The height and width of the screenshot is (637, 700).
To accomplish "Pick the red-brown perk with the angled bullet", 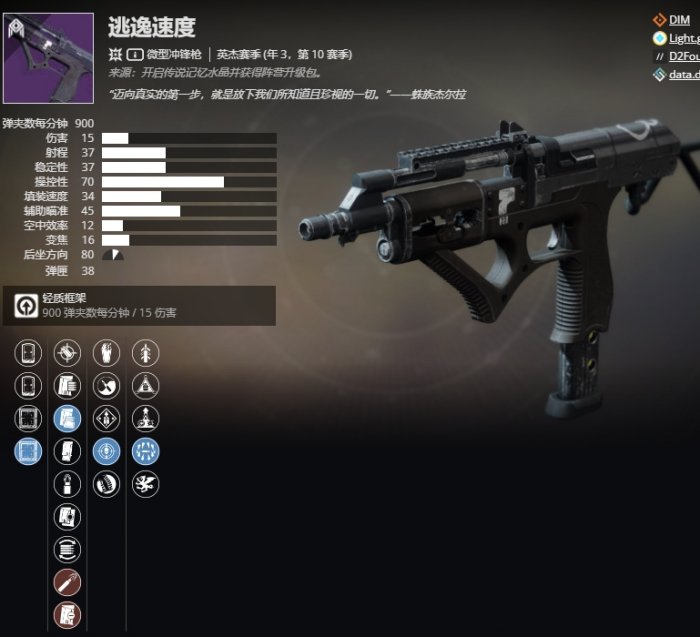I will tap(67, 582).
